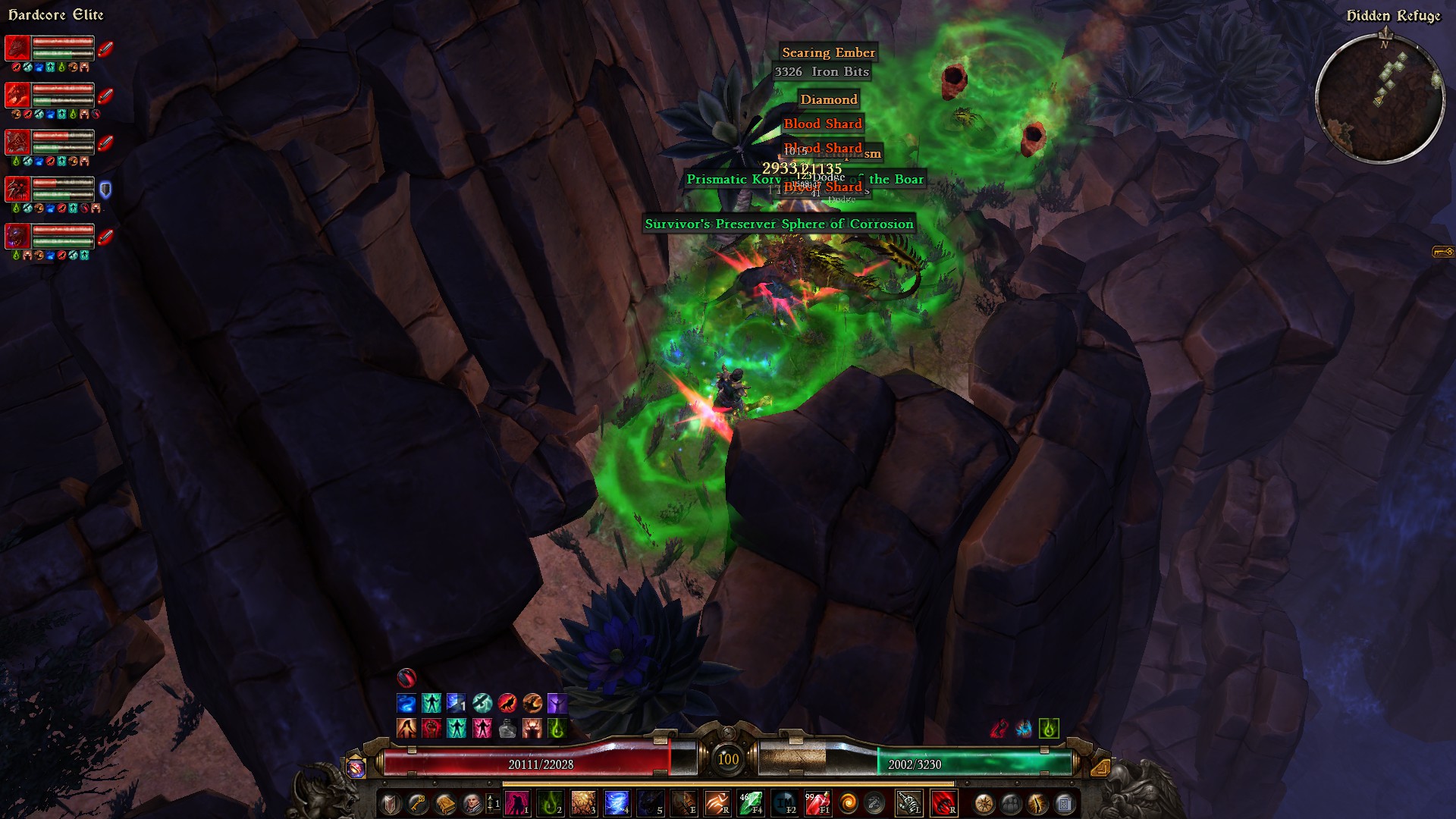Open the compass map button
The image size is (1456, 819).
[x=984, y=803]
